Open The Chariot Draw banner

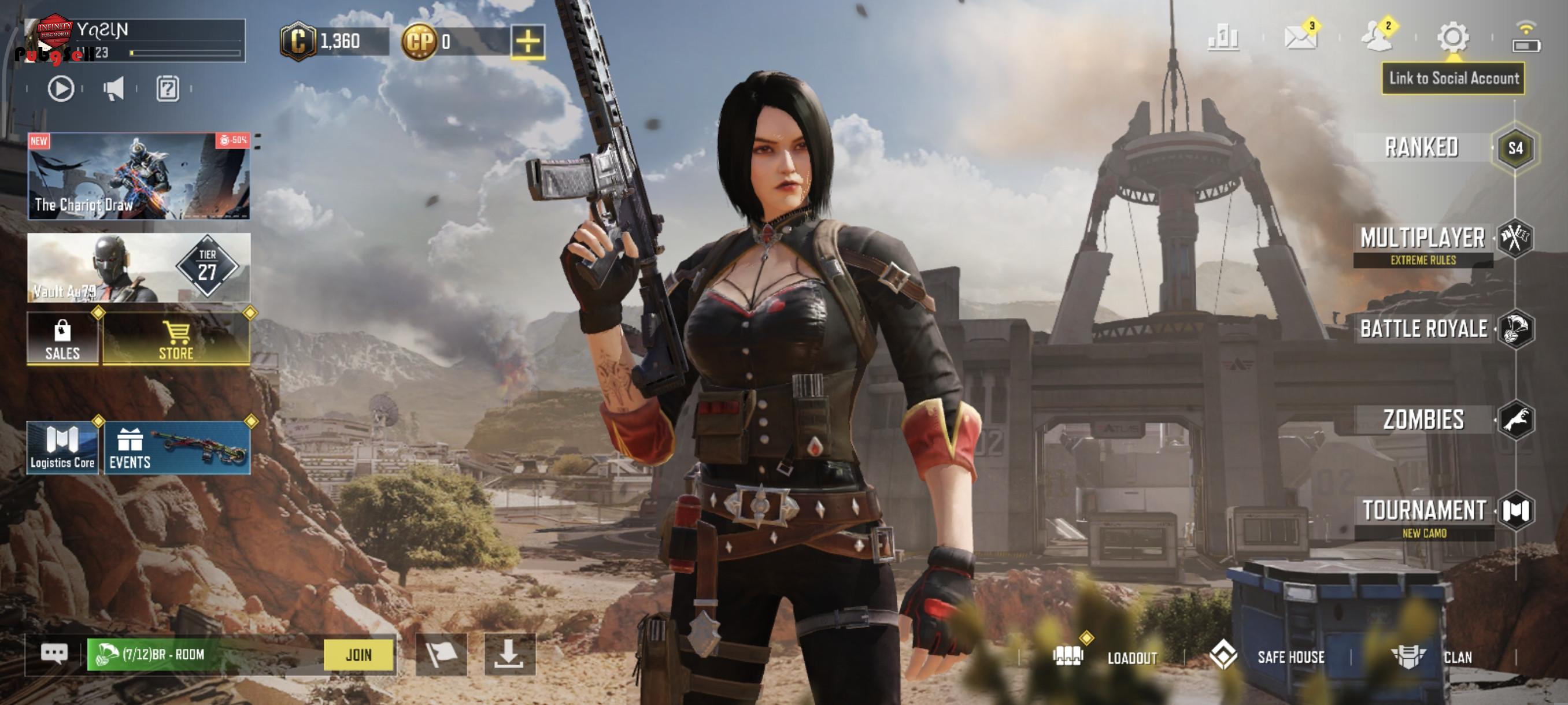point(139,176)
